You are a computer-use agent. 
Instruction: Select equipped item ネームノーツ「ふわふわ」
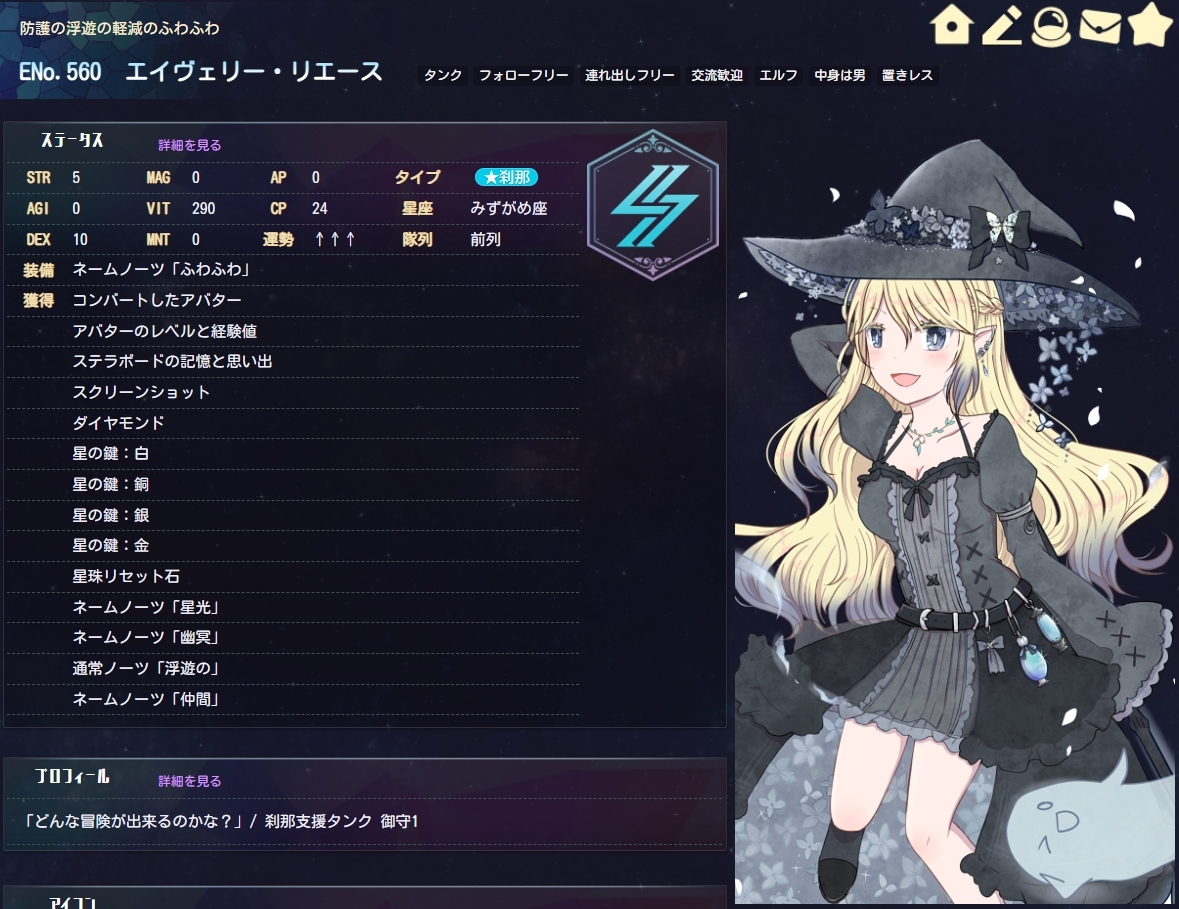click(161, 269)
